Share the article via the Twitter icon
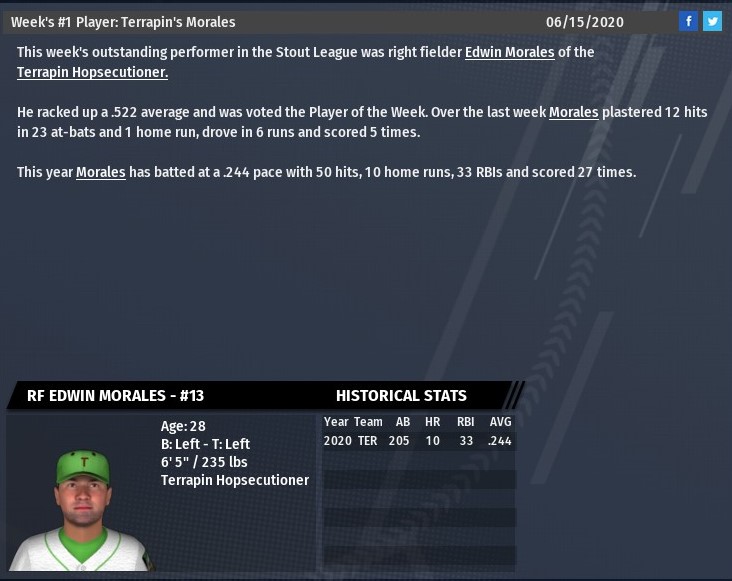732x581 pixels. click(712, 21)
